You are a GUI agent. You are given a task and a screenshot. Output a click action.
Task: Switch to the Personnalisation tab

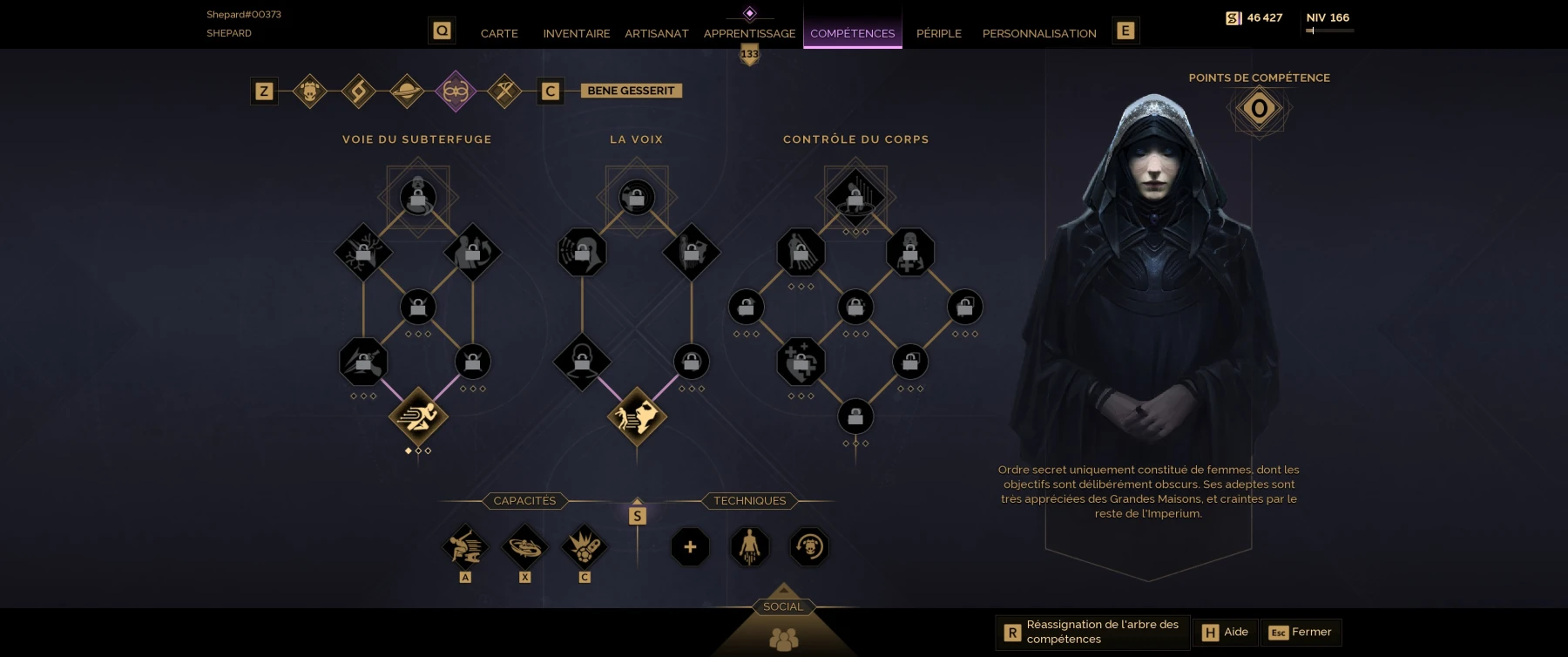click(1038, 33)
